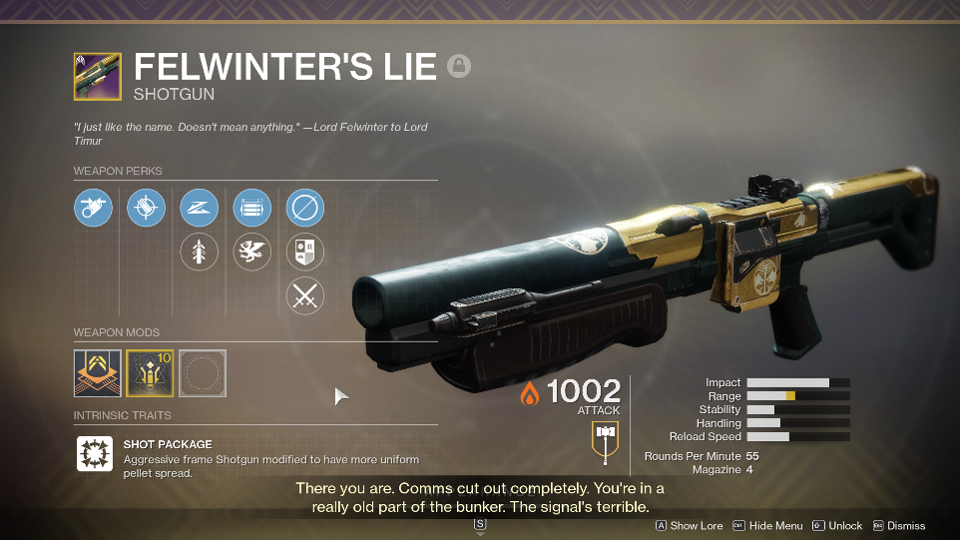
Task: Click the Felwinter's Lie weapon thumbnail
Action: [97, 77]
